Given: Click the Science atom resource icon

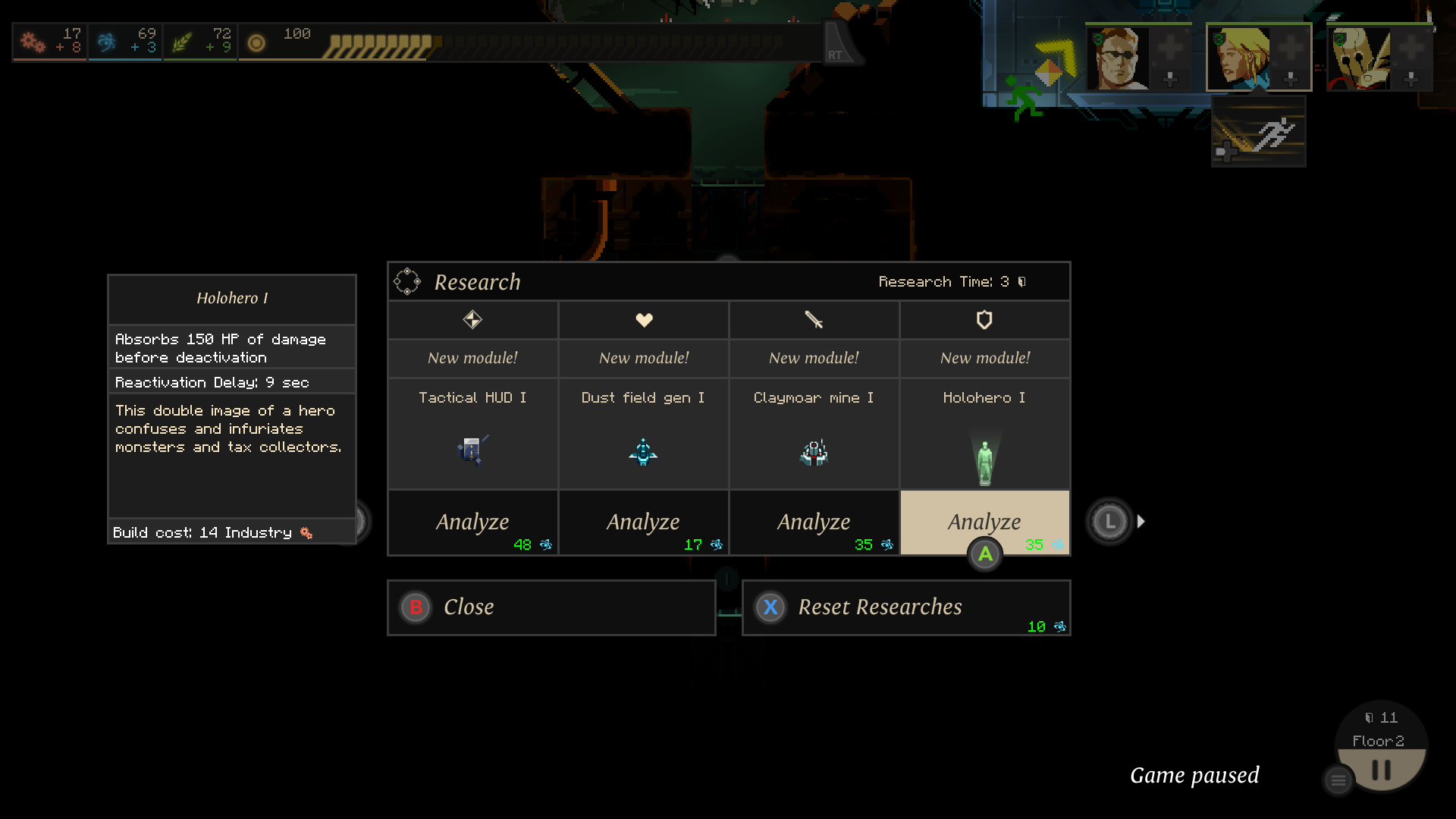Looking at the screenshot, I should pos(106,42).
